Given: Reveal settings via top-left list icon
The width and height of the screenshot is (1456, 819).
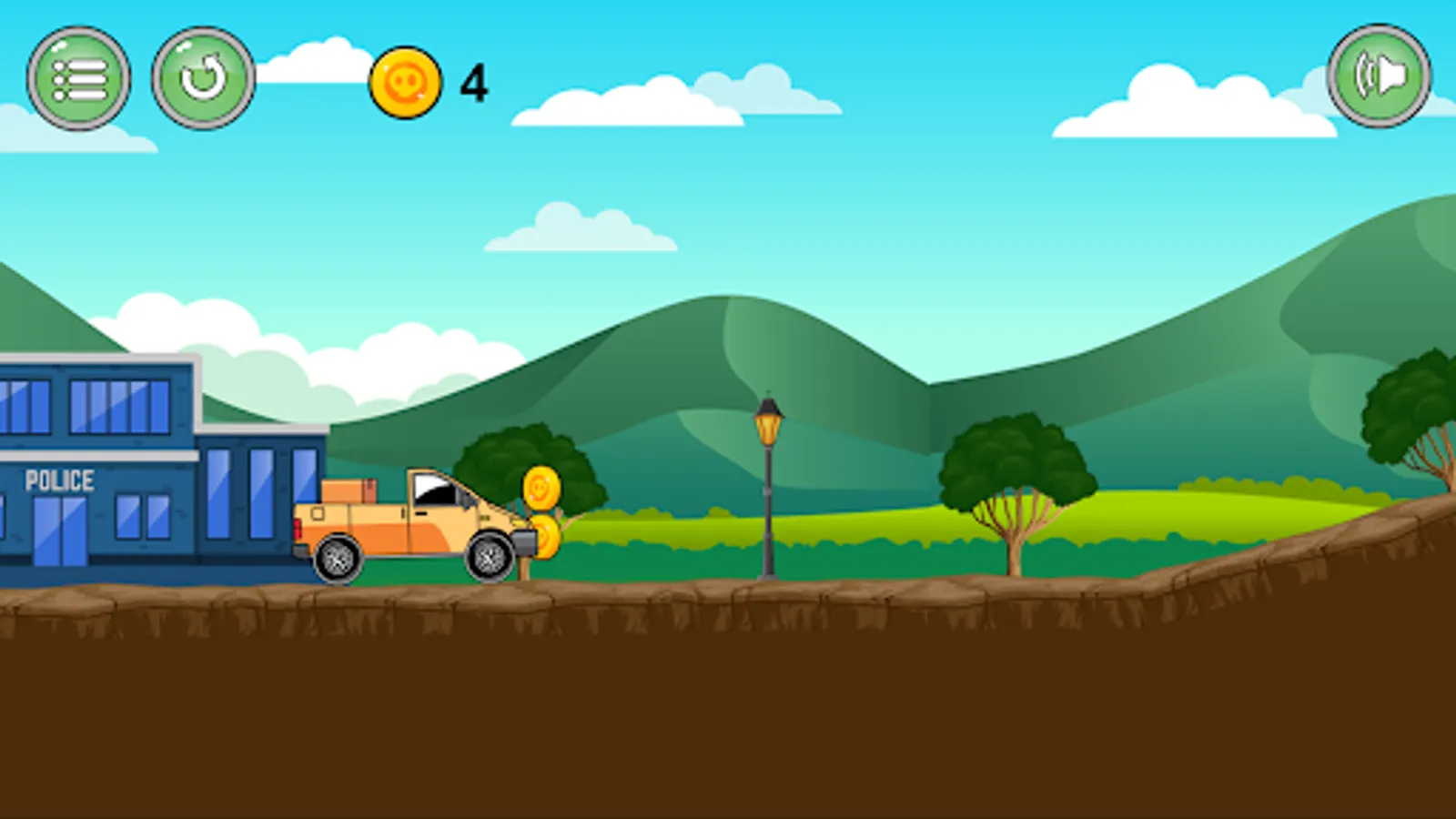Looking at the screenshot, I should pos(77,79).
